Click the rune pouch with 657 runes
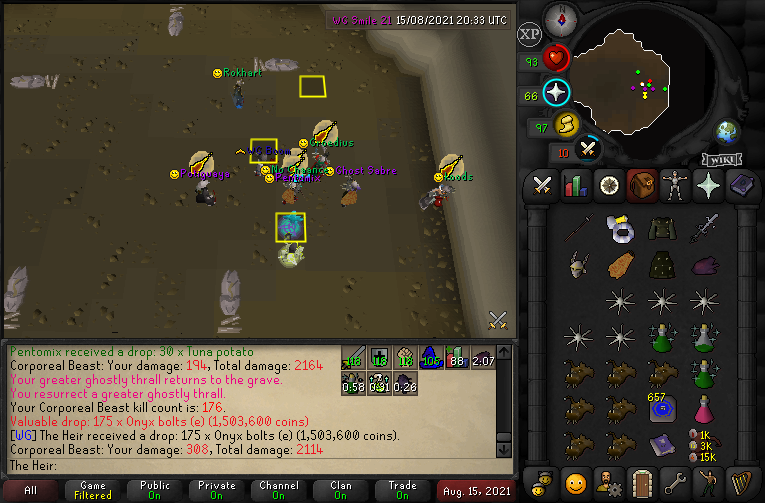765x503 pixels. click(660, 408)
